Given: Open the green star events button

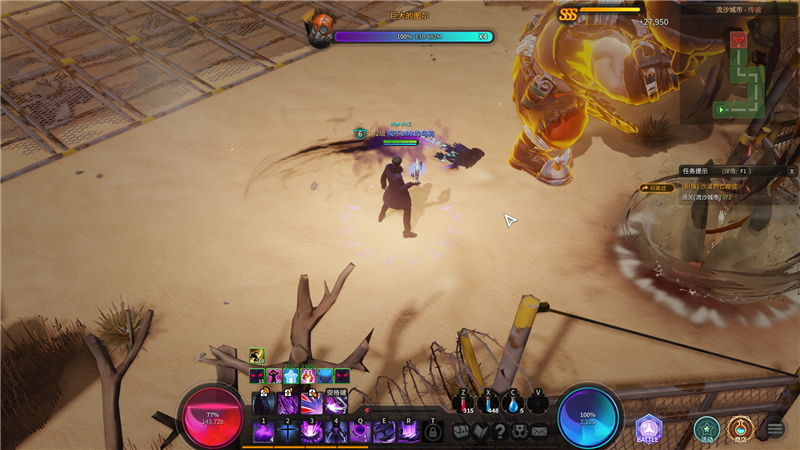Looking at the screenshot, I should pyautogui.click(x=707, y=429).
